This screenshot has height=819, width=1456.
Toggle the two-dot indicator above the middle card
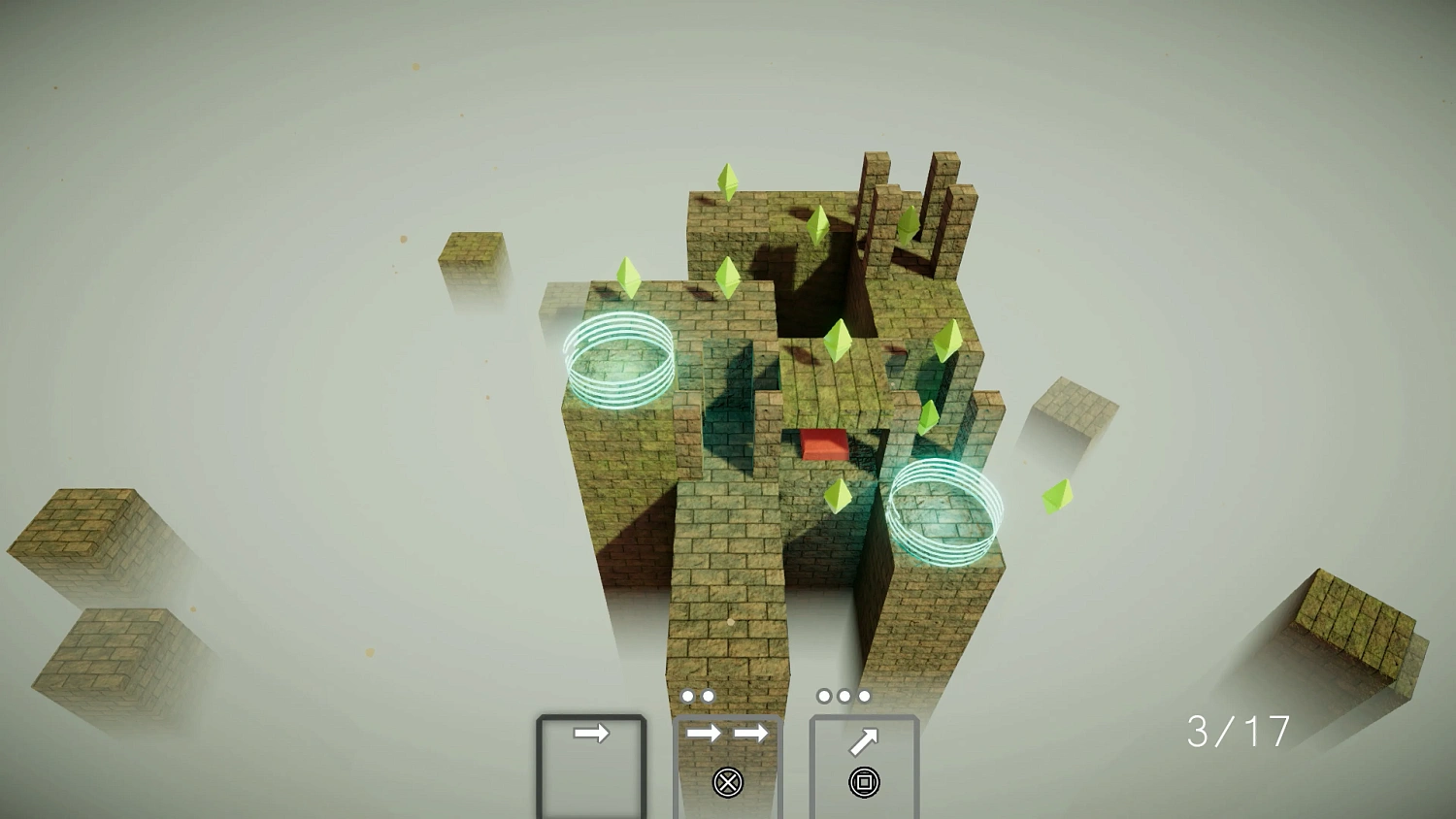(696, 695)
